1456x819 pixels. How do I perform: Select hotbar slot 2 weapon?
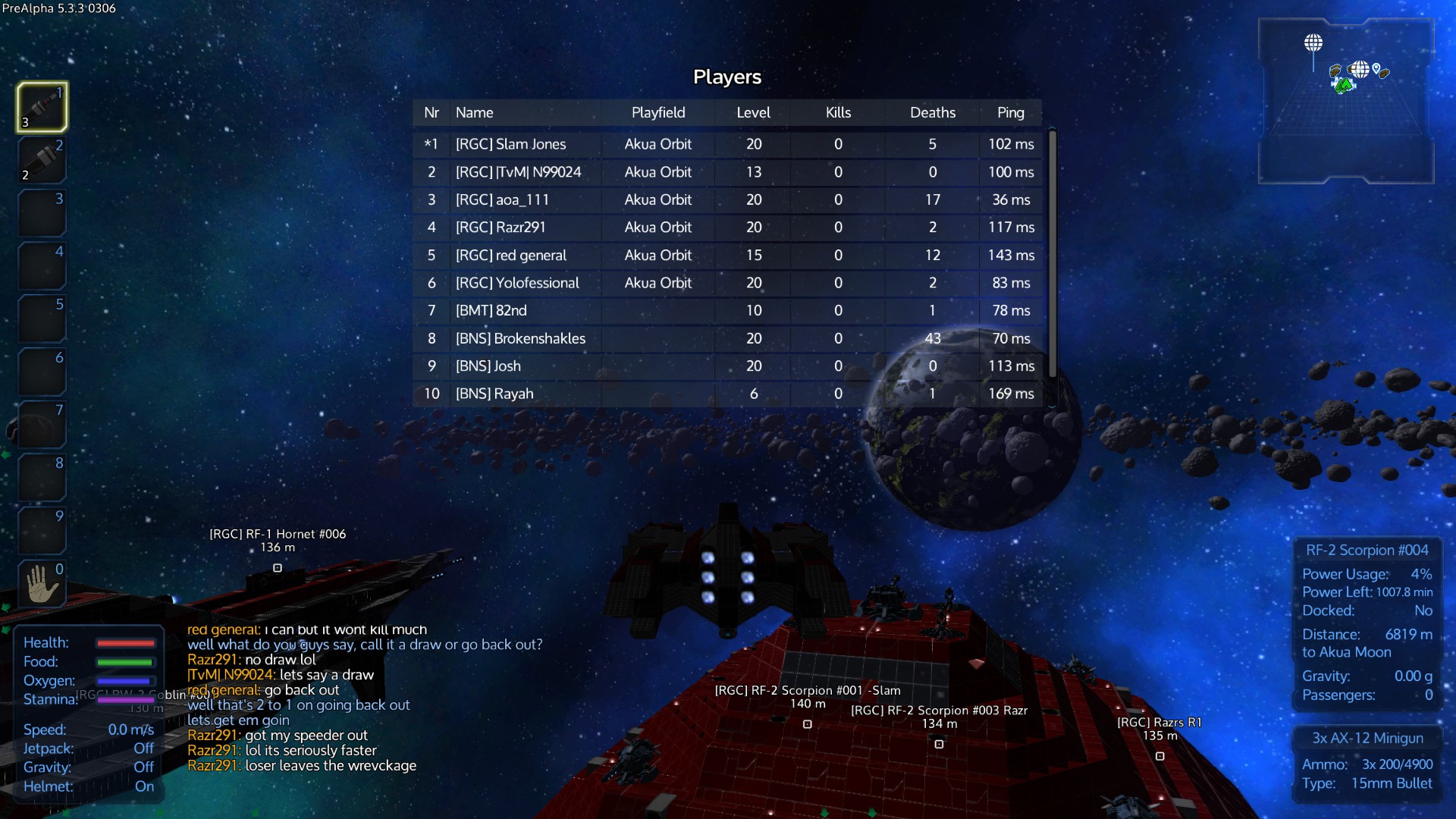coord(42,160)
